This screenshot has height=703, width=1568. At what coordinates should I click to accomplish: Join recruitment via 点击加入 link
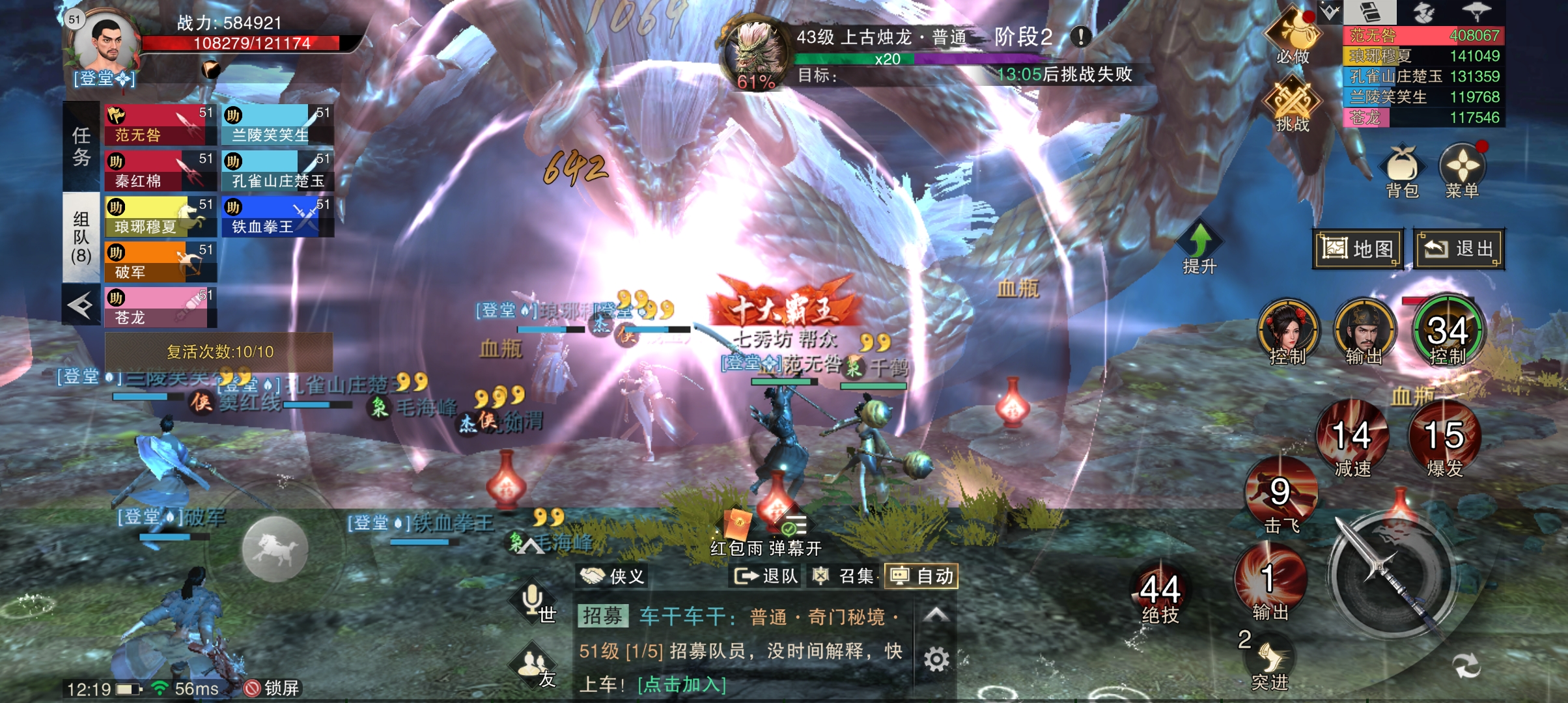point(682,685)
